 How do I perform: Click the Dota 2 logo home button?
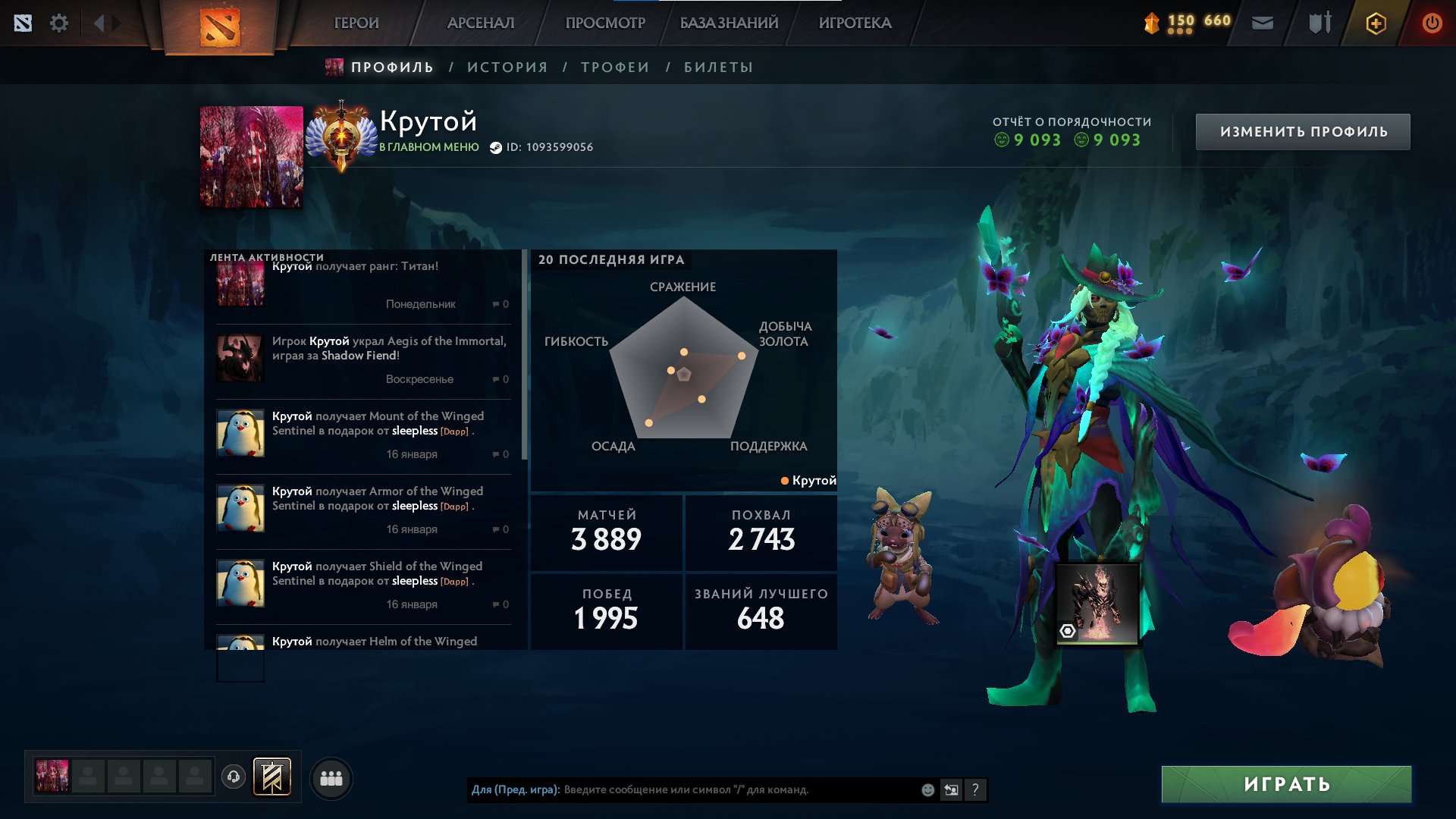click(x=220, y=27)
